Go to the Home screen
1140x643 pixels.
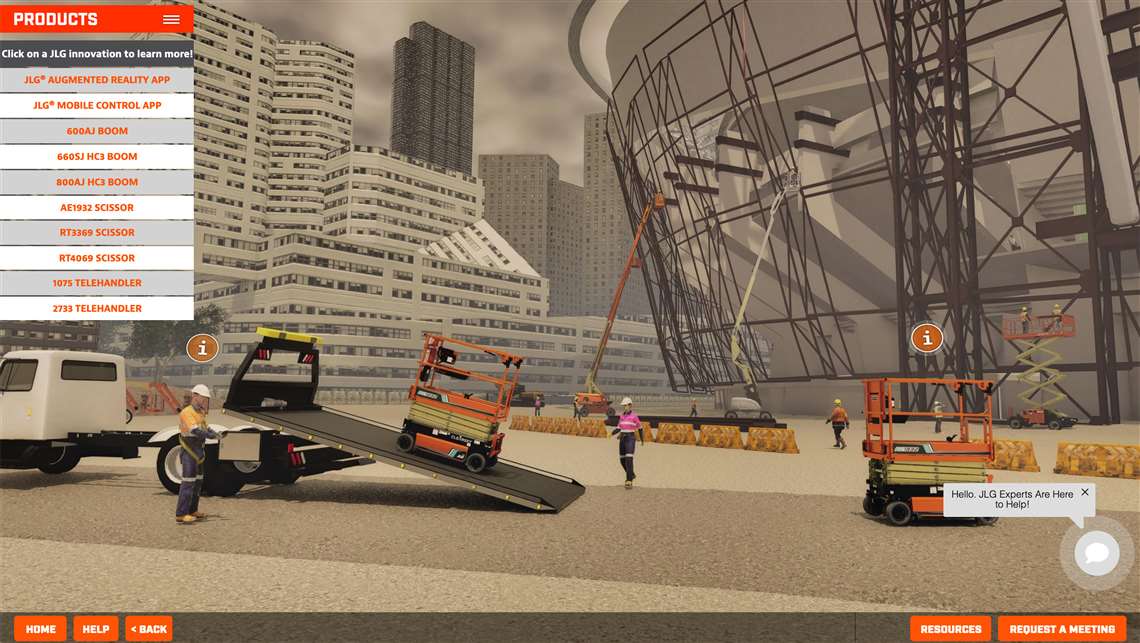[x=41, y=629]
